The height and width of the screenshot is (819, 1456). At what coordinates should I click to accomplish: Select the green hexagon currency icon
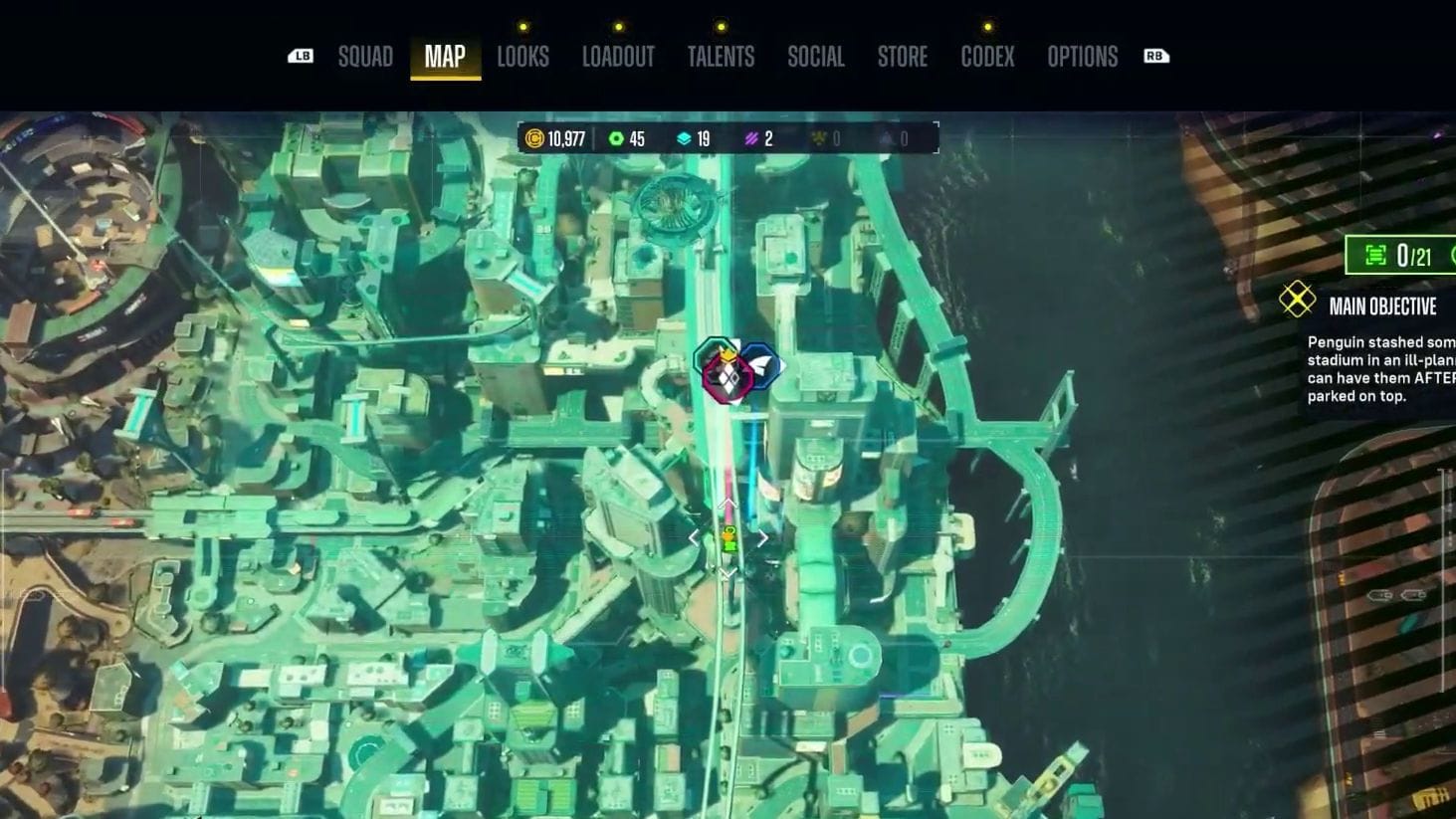[x=618, y=139]
